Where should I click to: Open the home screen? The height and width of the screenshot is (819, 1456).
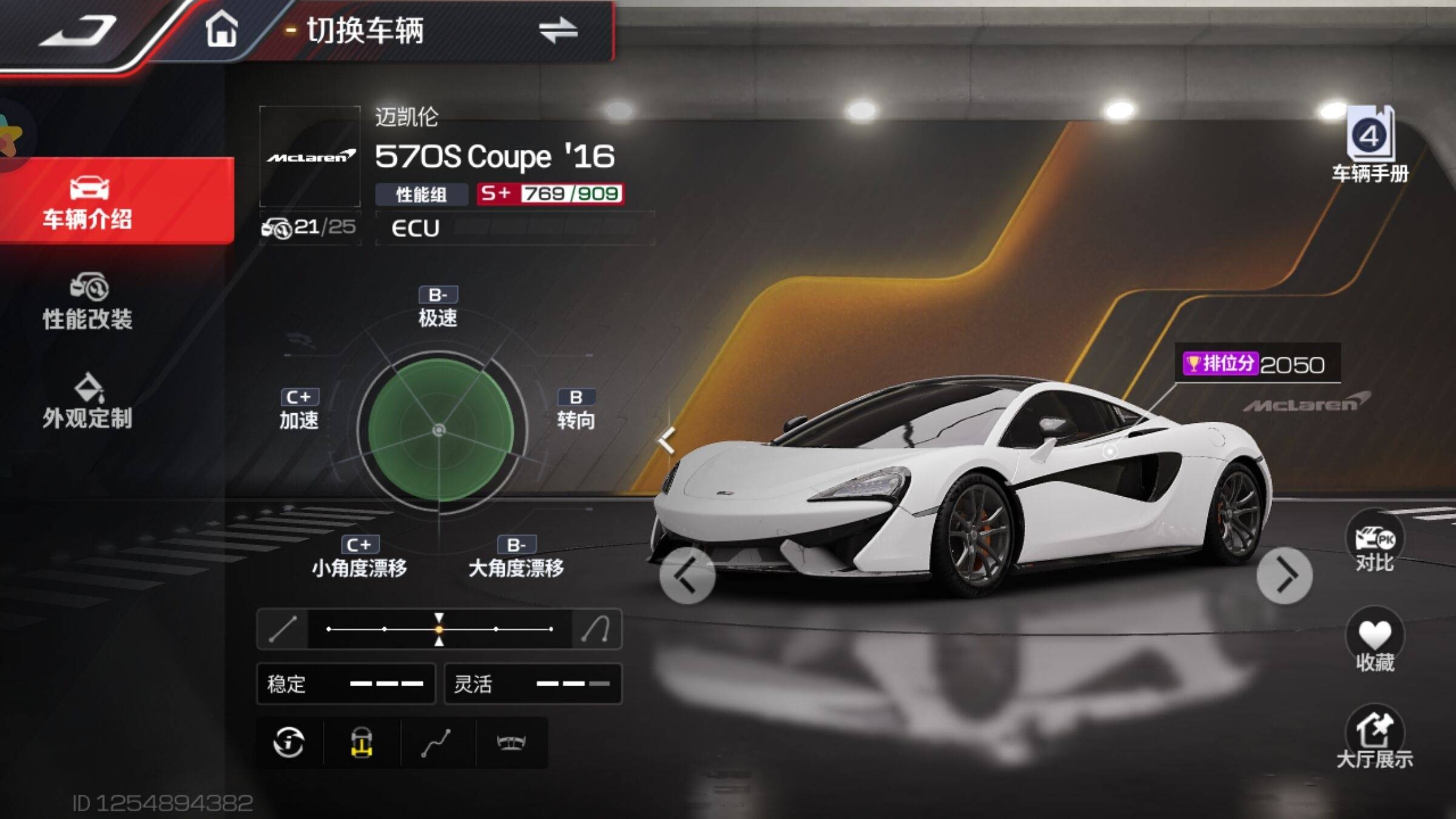[x=221, y=29]
